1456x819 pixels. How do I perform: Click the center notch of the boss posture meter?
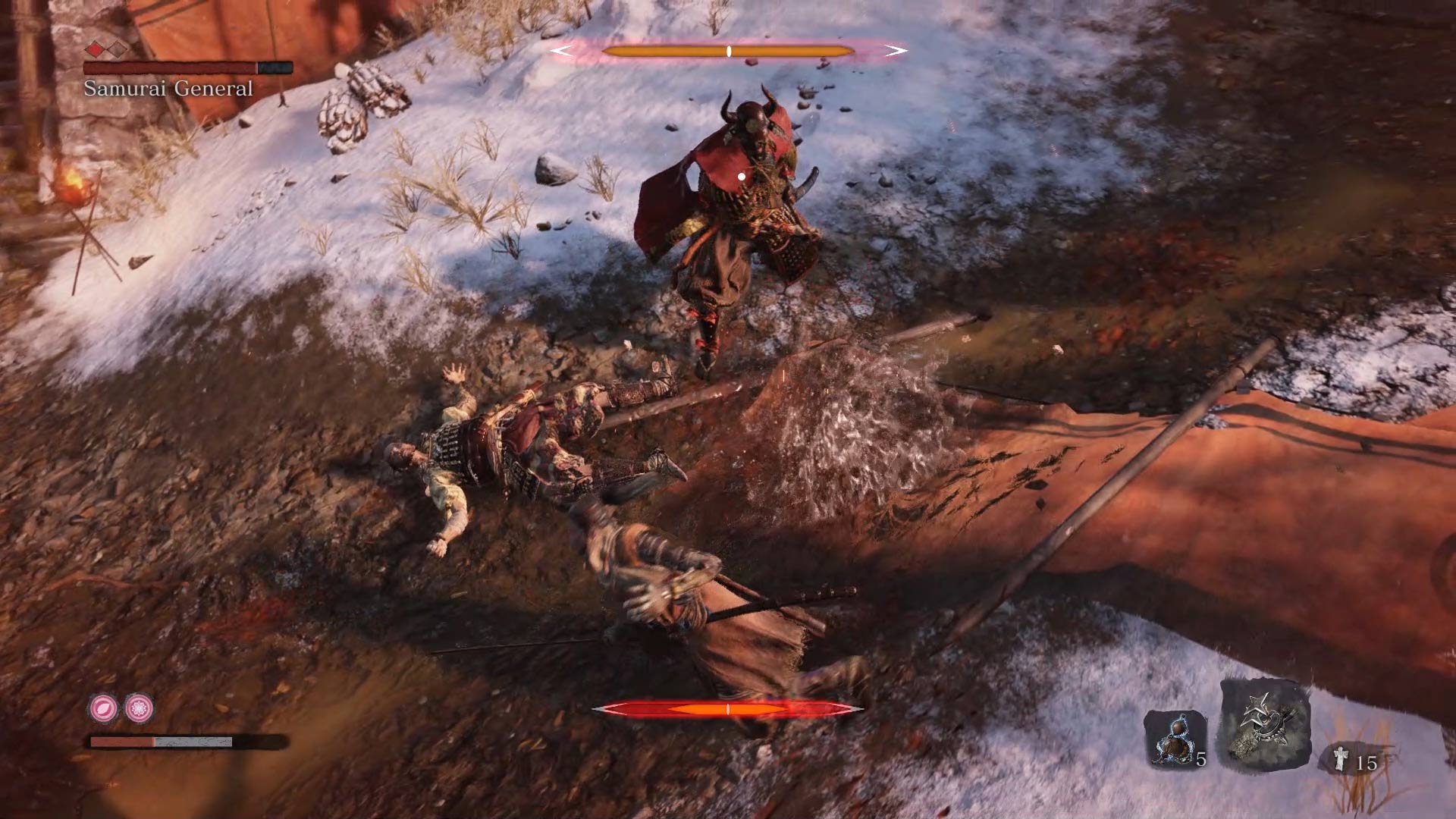point(729,50)
